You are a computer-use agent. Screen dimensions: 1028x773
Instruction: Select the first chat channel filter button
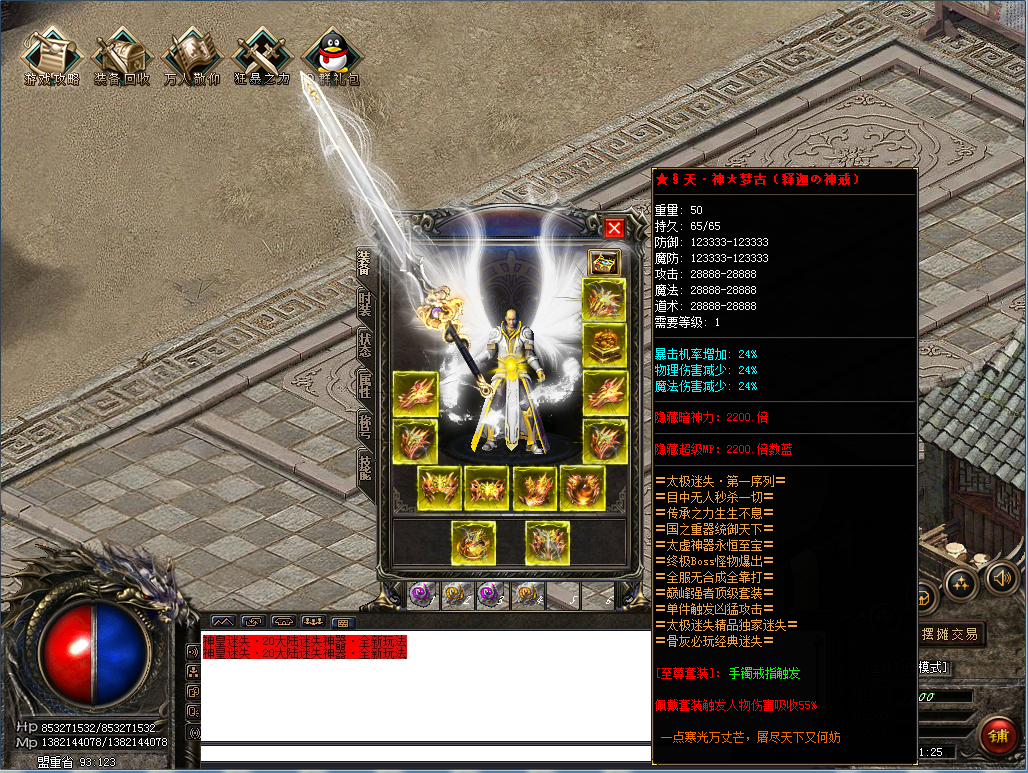(x=223, y=622)
